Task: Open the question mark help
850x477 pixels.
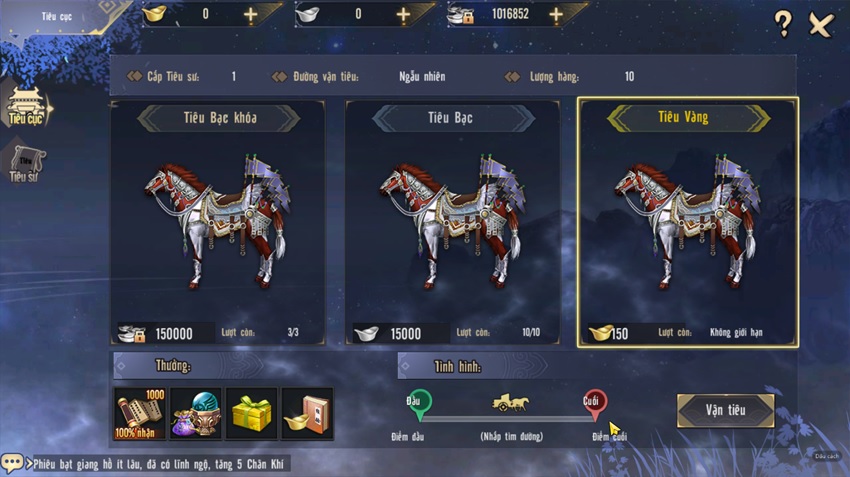Action: coord(783,25)
